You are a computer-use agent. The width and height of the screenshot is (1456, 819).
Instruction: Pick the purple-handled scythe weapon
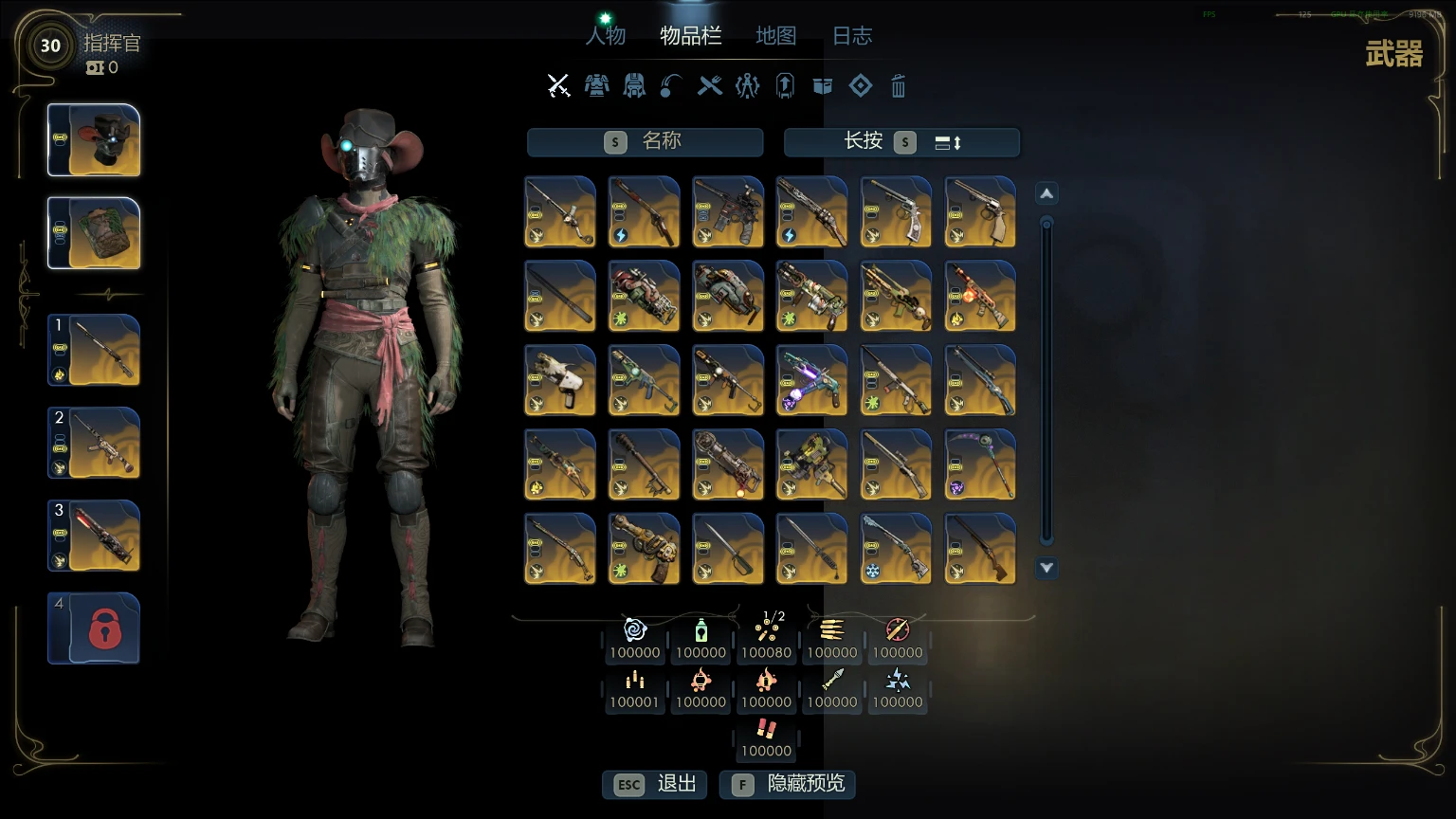click(x=980, y=464)
